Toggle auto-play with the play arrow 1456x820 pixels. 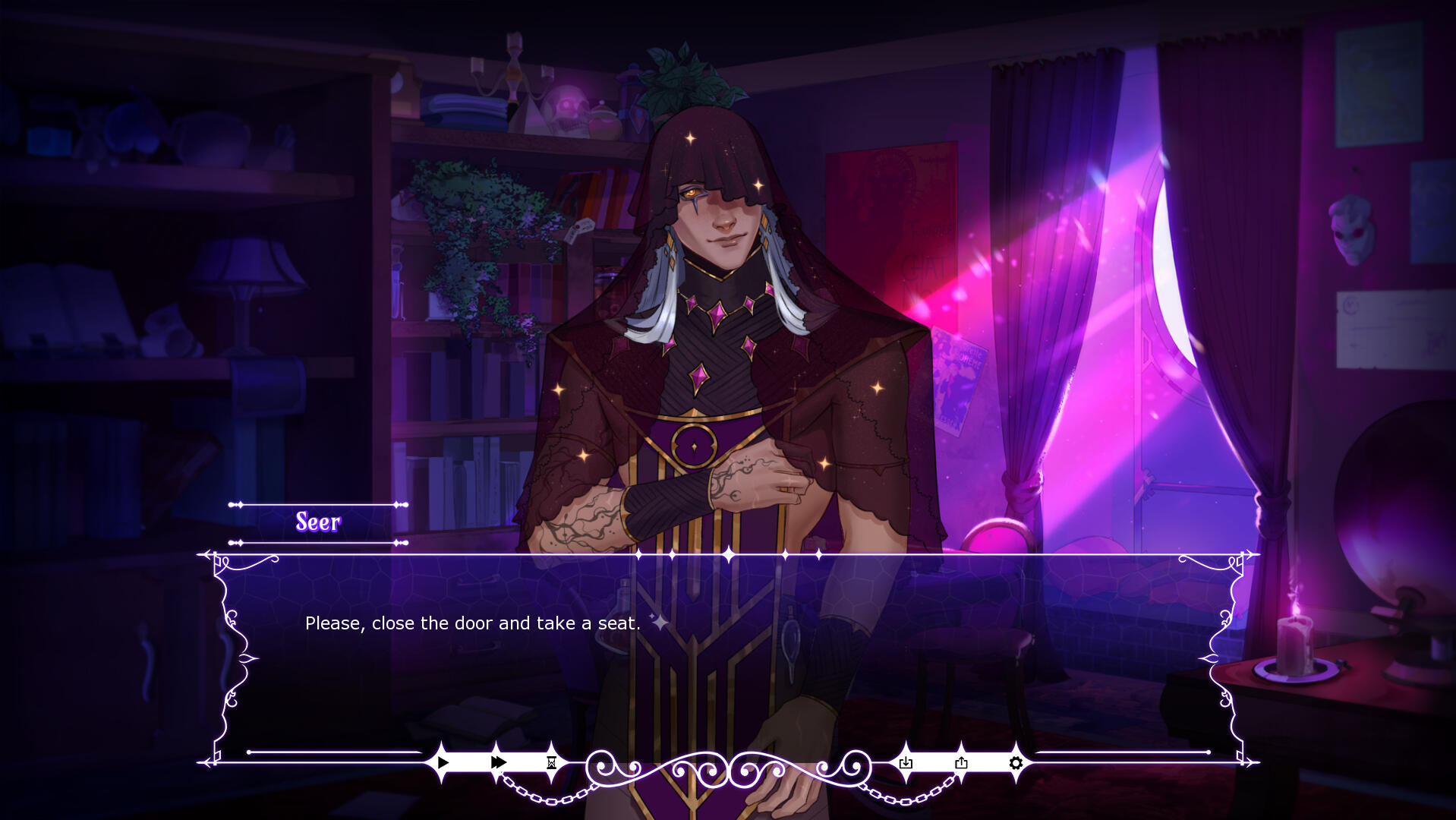pyautogui.click(x=443, y=762)
